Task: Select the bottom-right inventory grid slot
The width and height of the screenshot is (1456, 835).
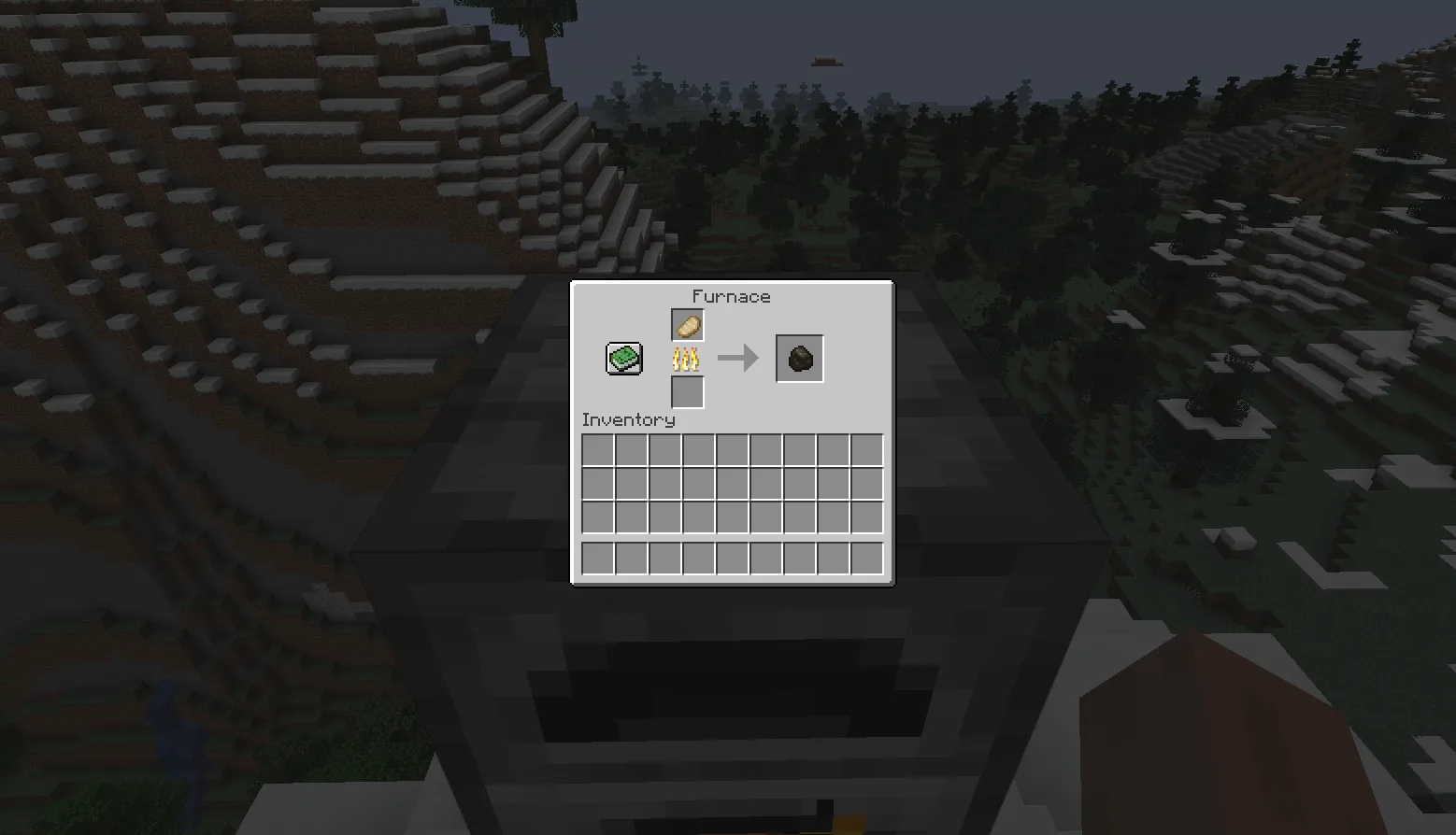Action: 866,517
